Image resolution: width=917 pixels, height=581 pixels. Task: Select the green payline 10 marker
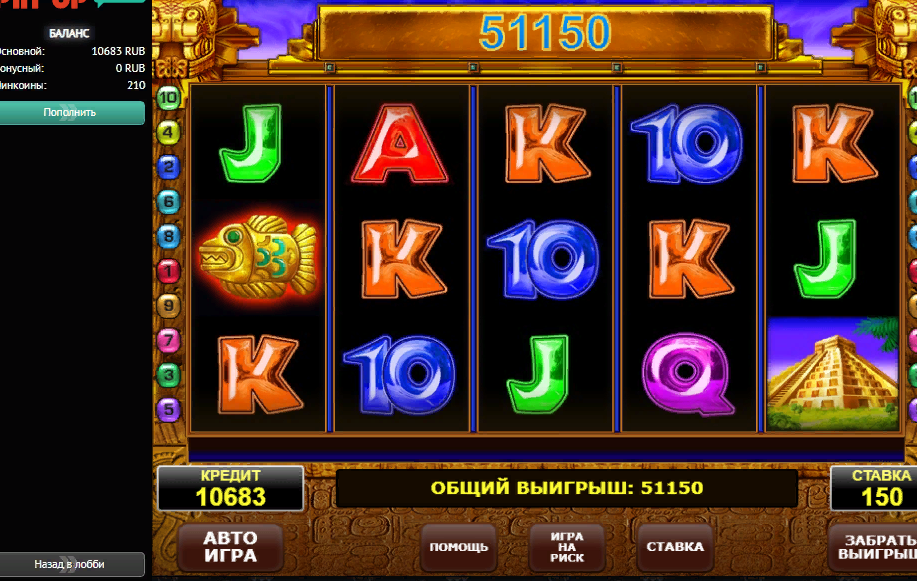tap(168, 98)
